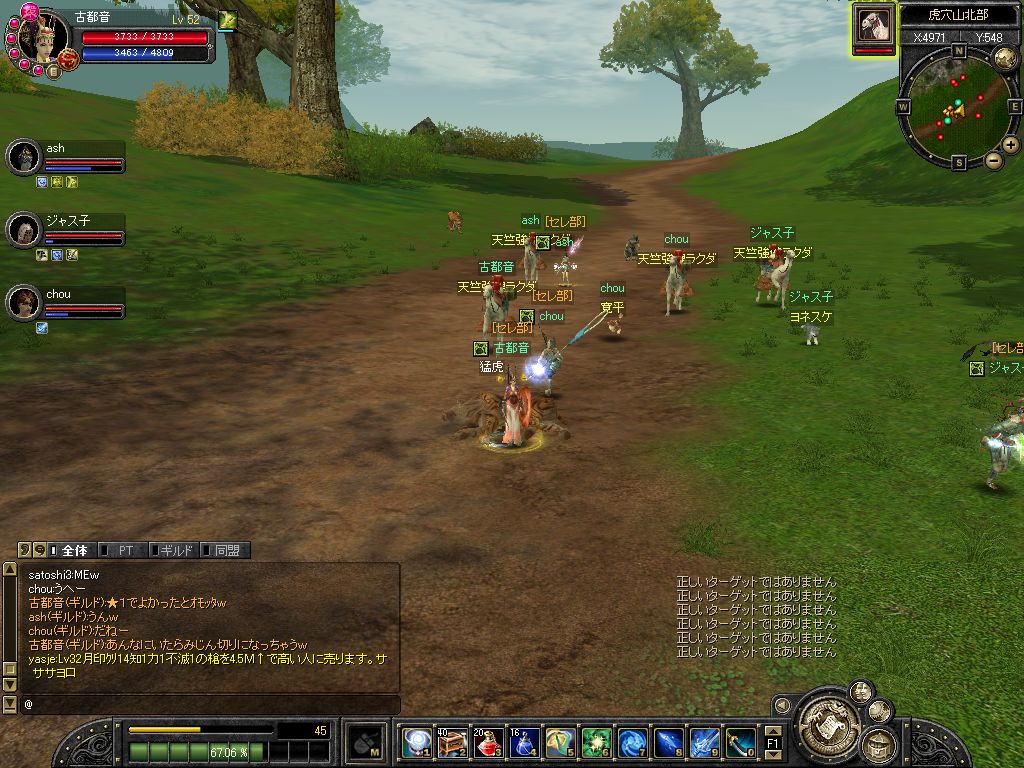Screen dimensions: 1024x768
Task: Open the ギルド chat tab
Action: 174,550
